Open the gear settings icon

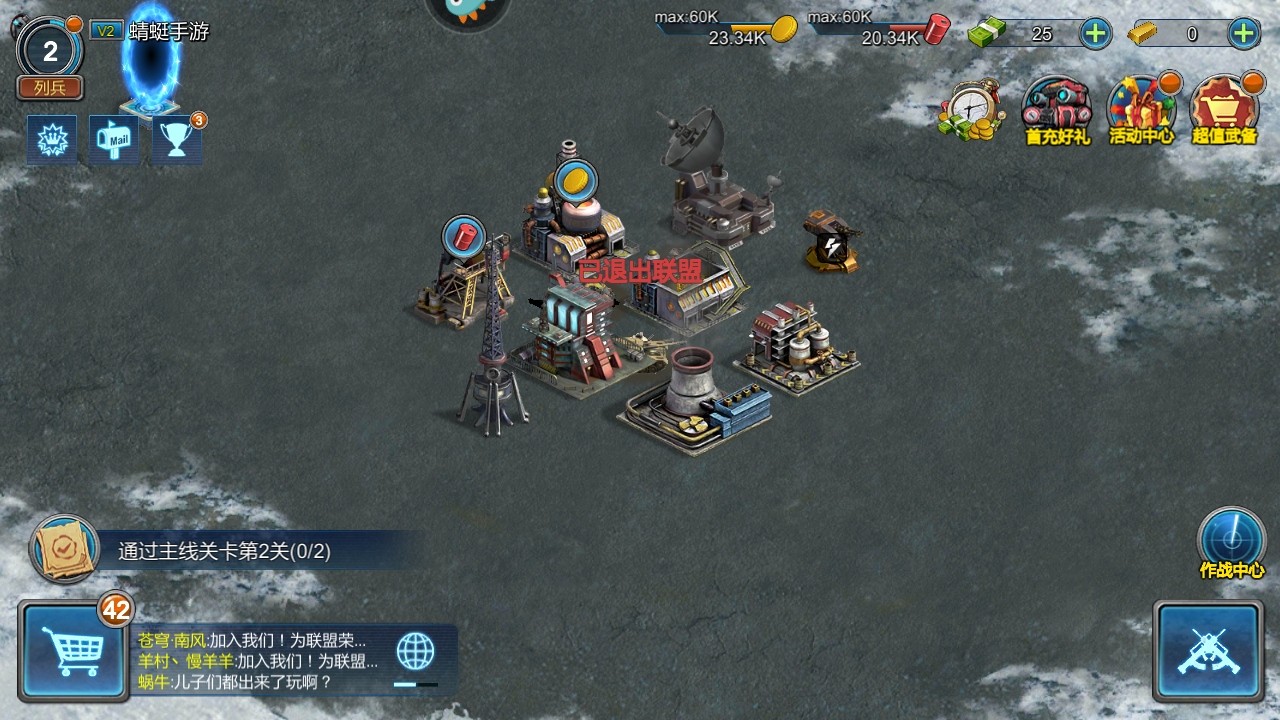click(51, 141)
